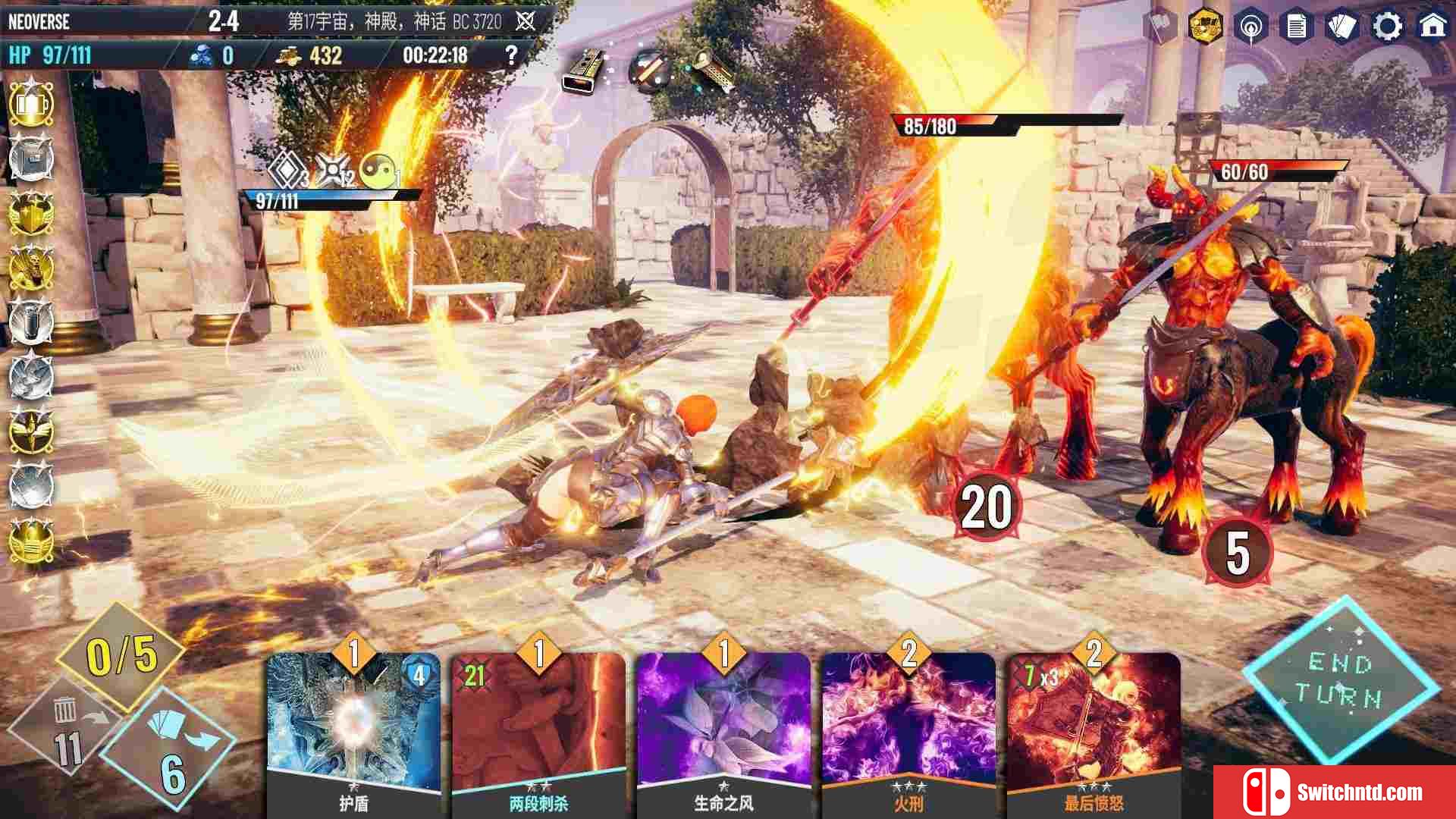This screenshot has height=819, width=1456.
Task: Open the skill tree circle icon
Action: tap(1250, 27)
